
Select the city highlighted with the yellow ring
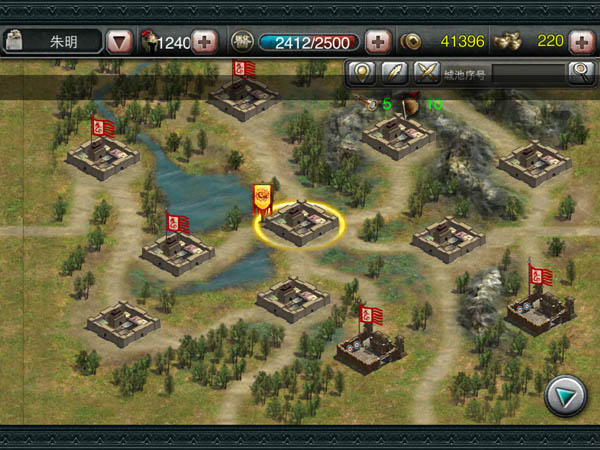299,224
